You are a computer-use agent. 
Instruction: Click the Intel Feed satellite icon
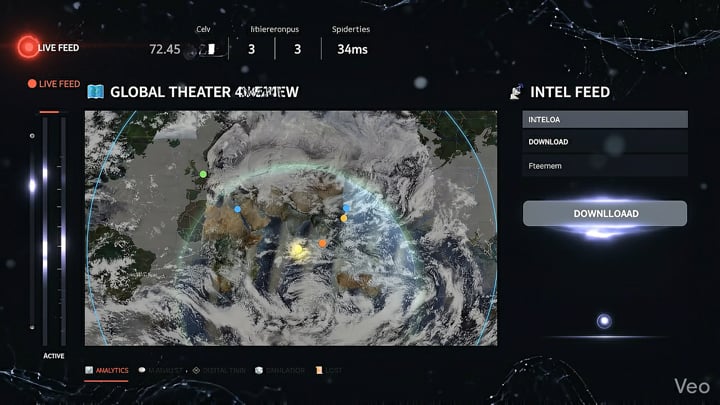click(x=516, y=92)
